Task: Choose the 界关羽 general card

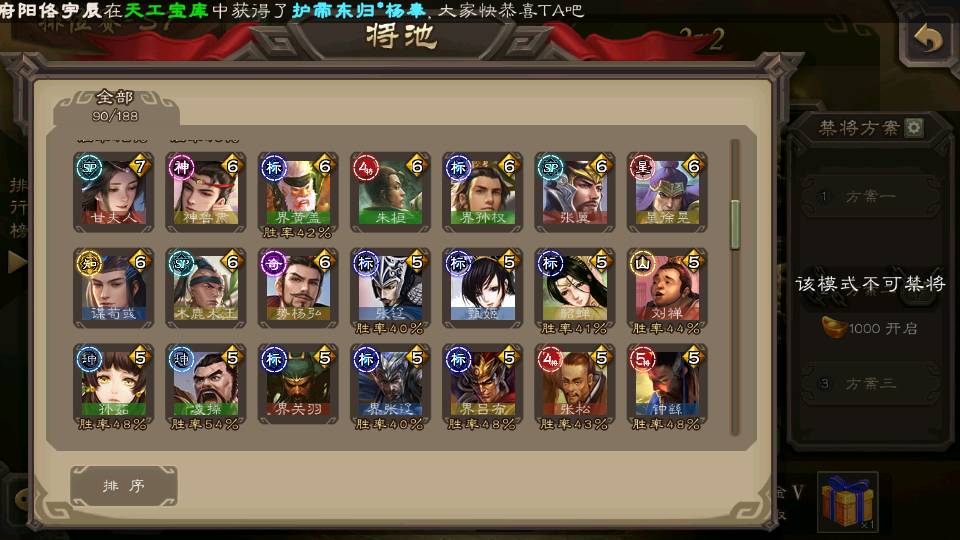Action: 297,384
